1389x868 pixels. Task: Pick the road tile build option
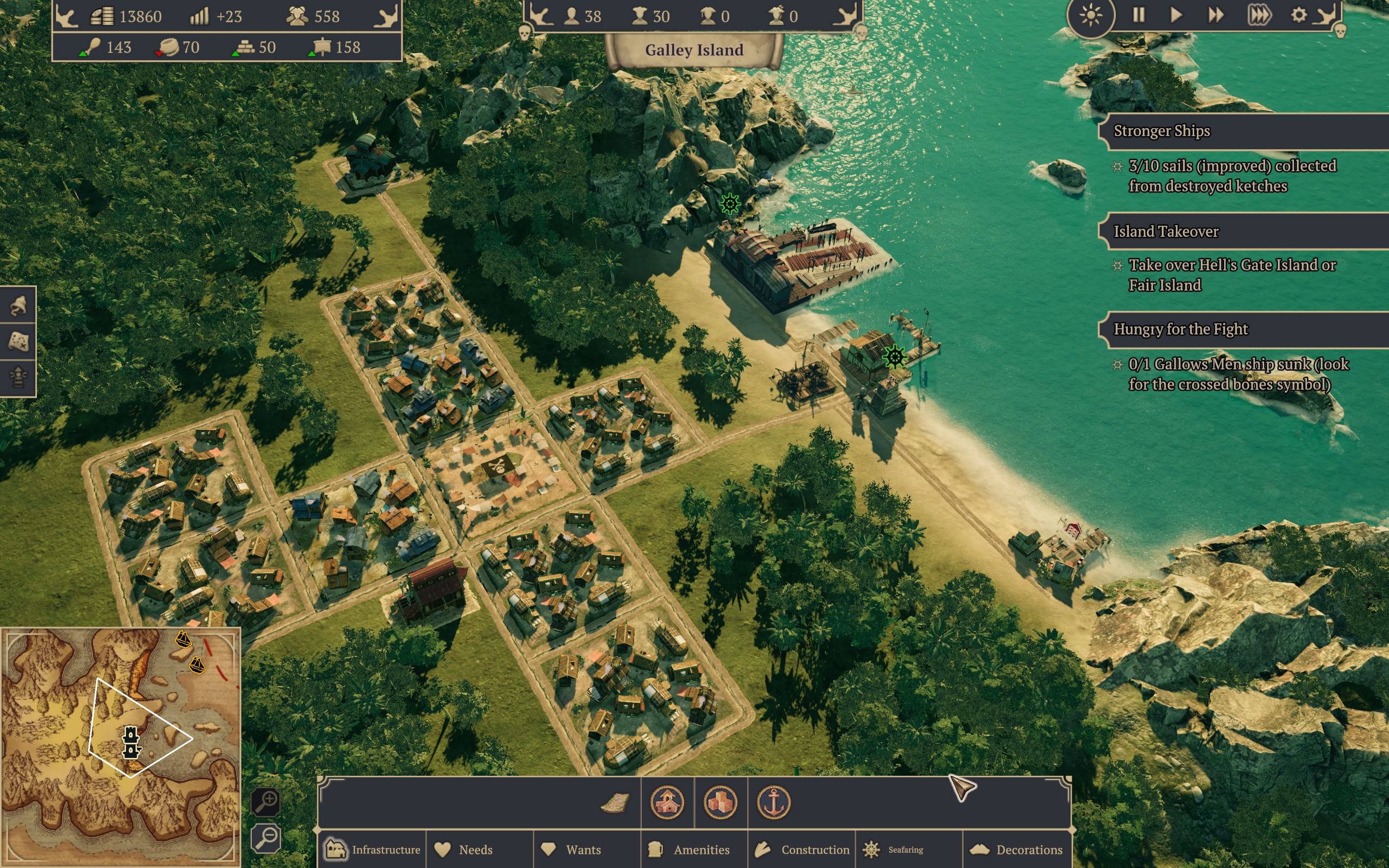[615, 802]
